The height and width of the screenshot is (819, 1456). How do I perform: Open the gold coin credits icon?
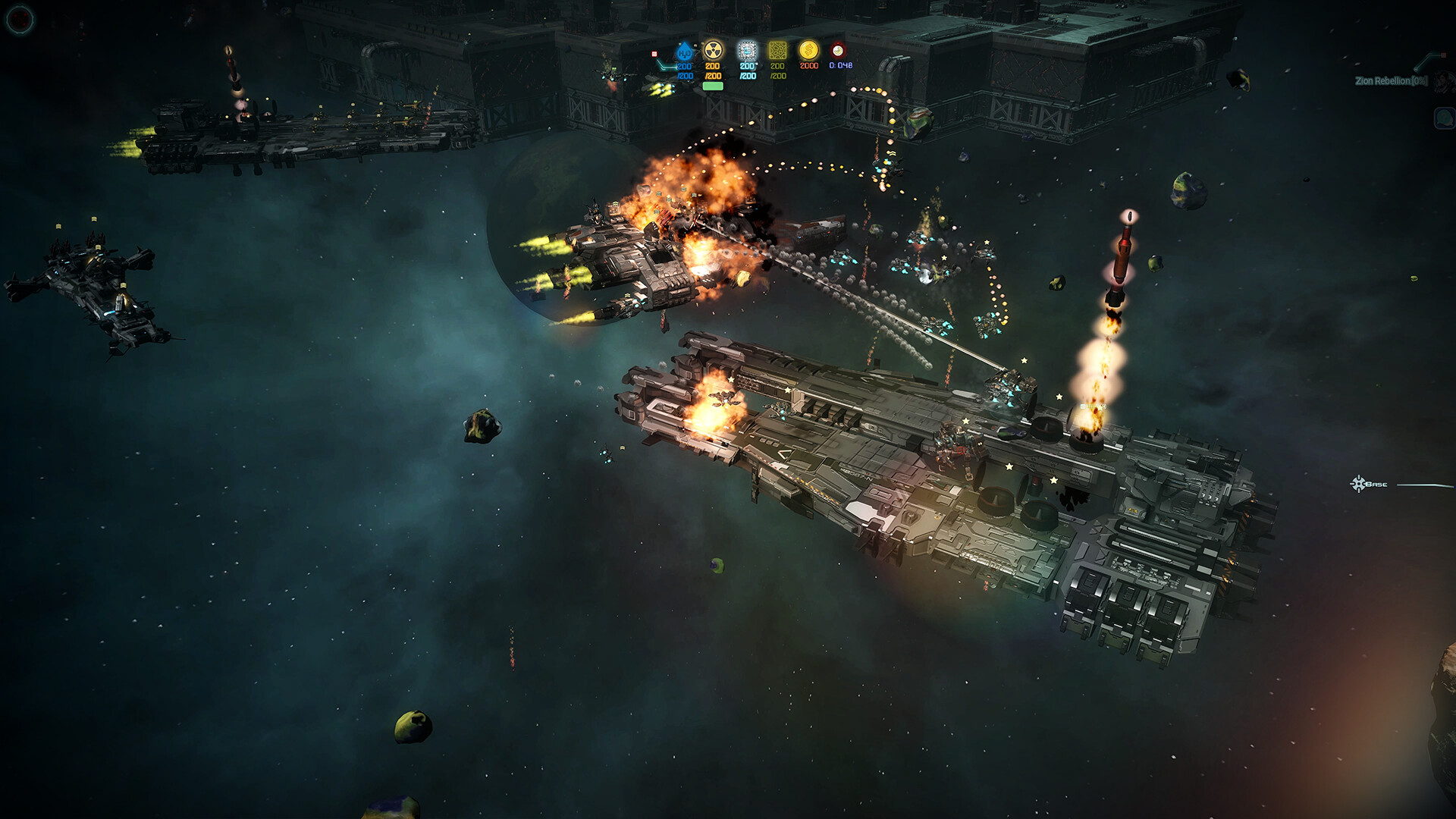click(x=808, y=51)
